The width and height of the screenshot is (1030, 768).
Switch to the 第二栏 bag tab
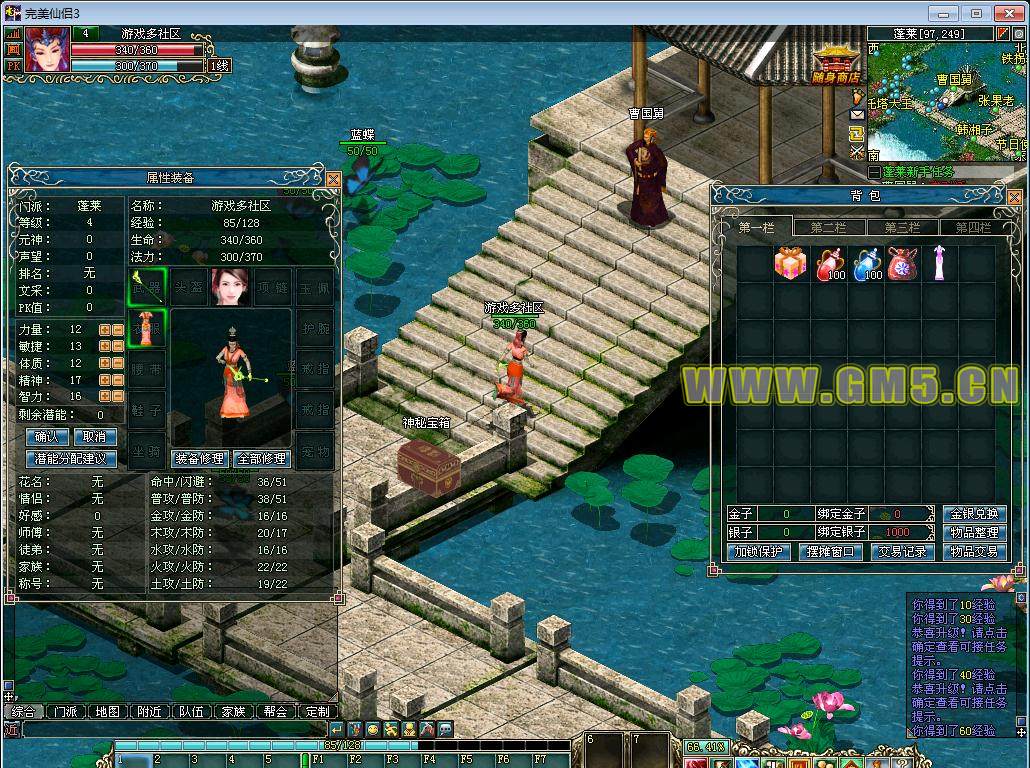coord(828,228)
